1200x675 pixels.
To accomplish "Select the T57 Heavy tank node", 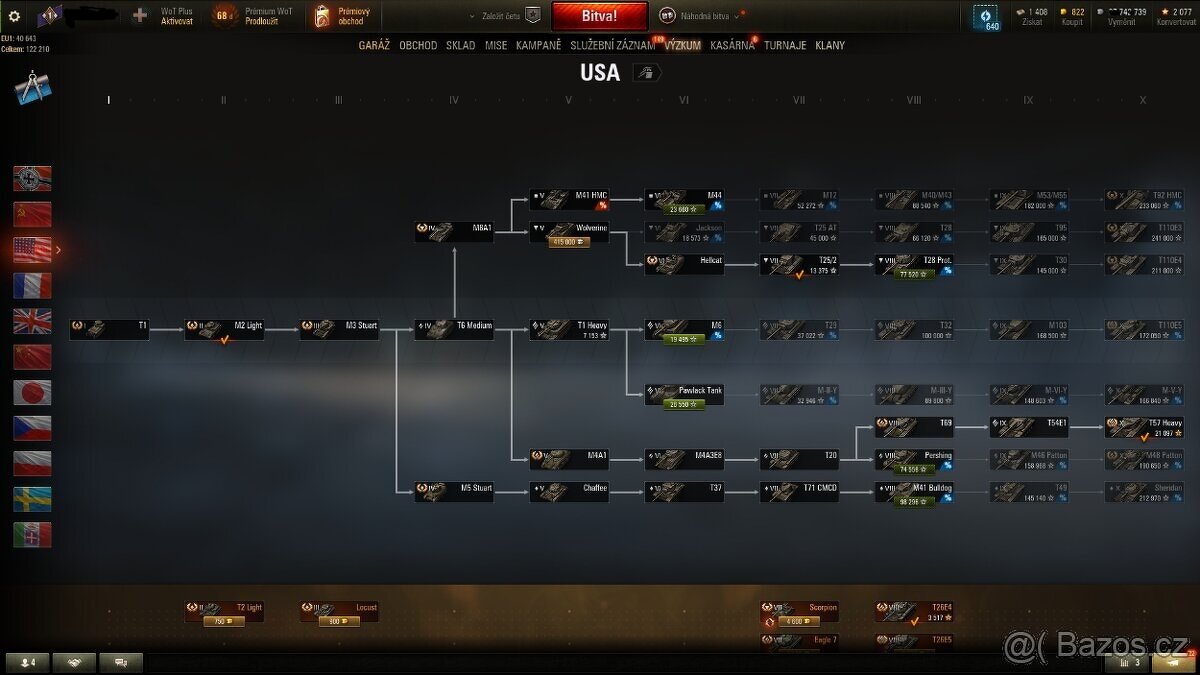I will tap(1144, 428).
